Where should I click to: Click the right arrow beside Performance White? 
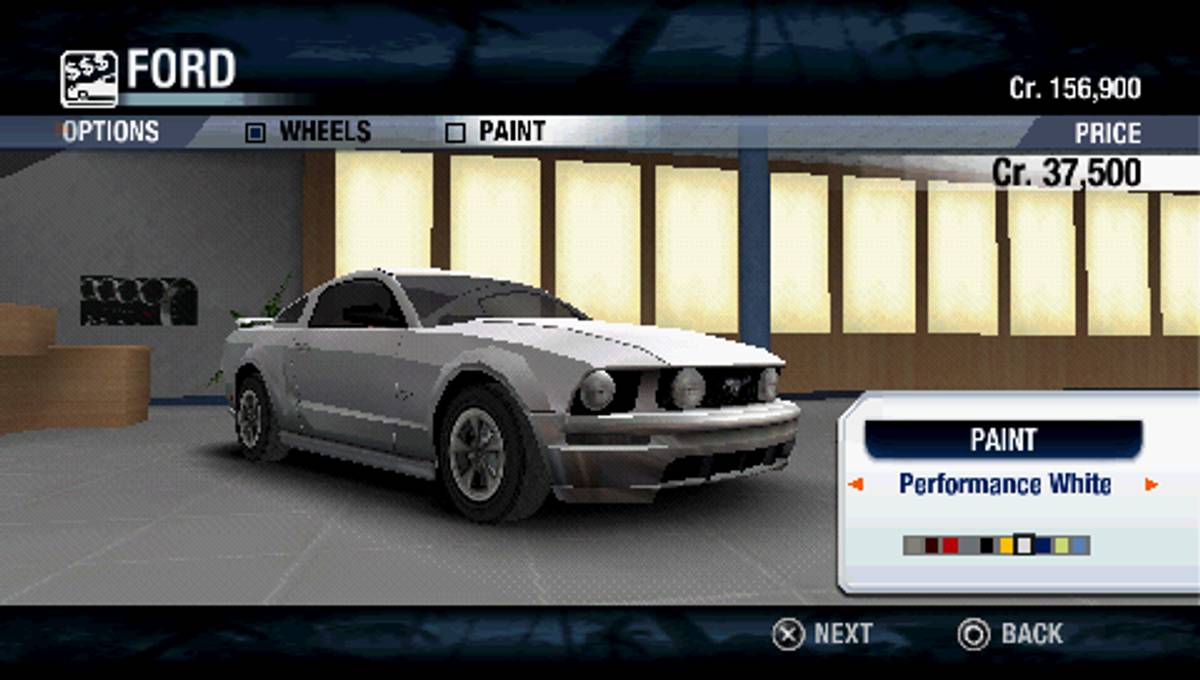click(x=1151, y=485)
